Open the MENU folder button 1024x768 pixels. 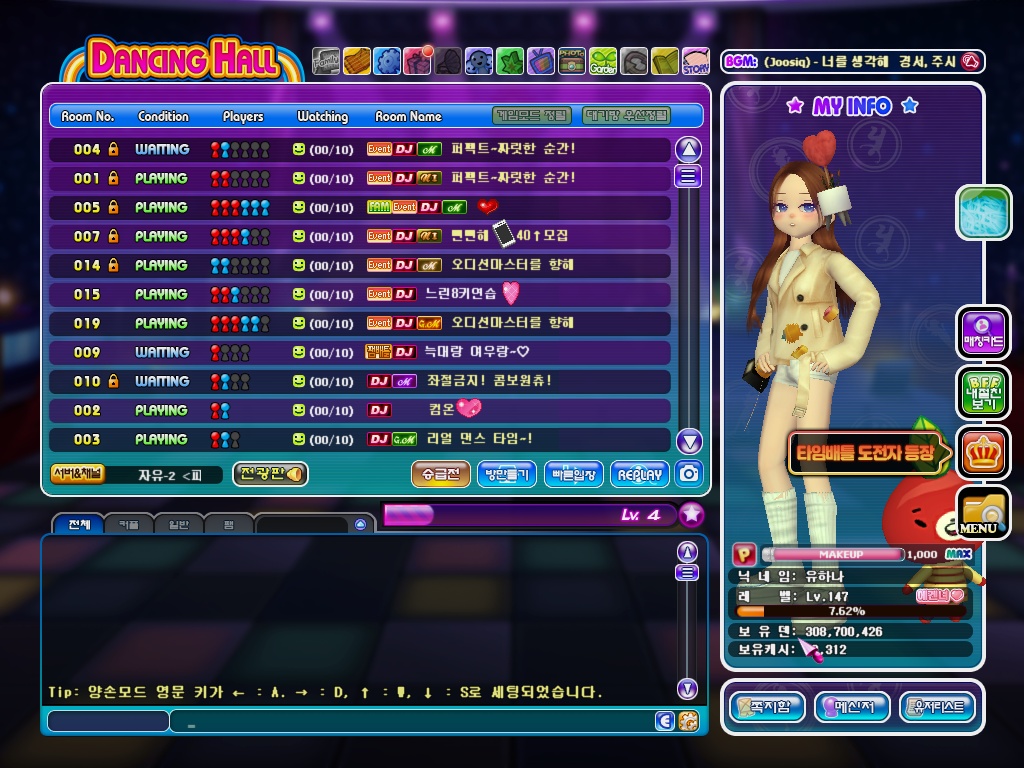tap(982, 512)
